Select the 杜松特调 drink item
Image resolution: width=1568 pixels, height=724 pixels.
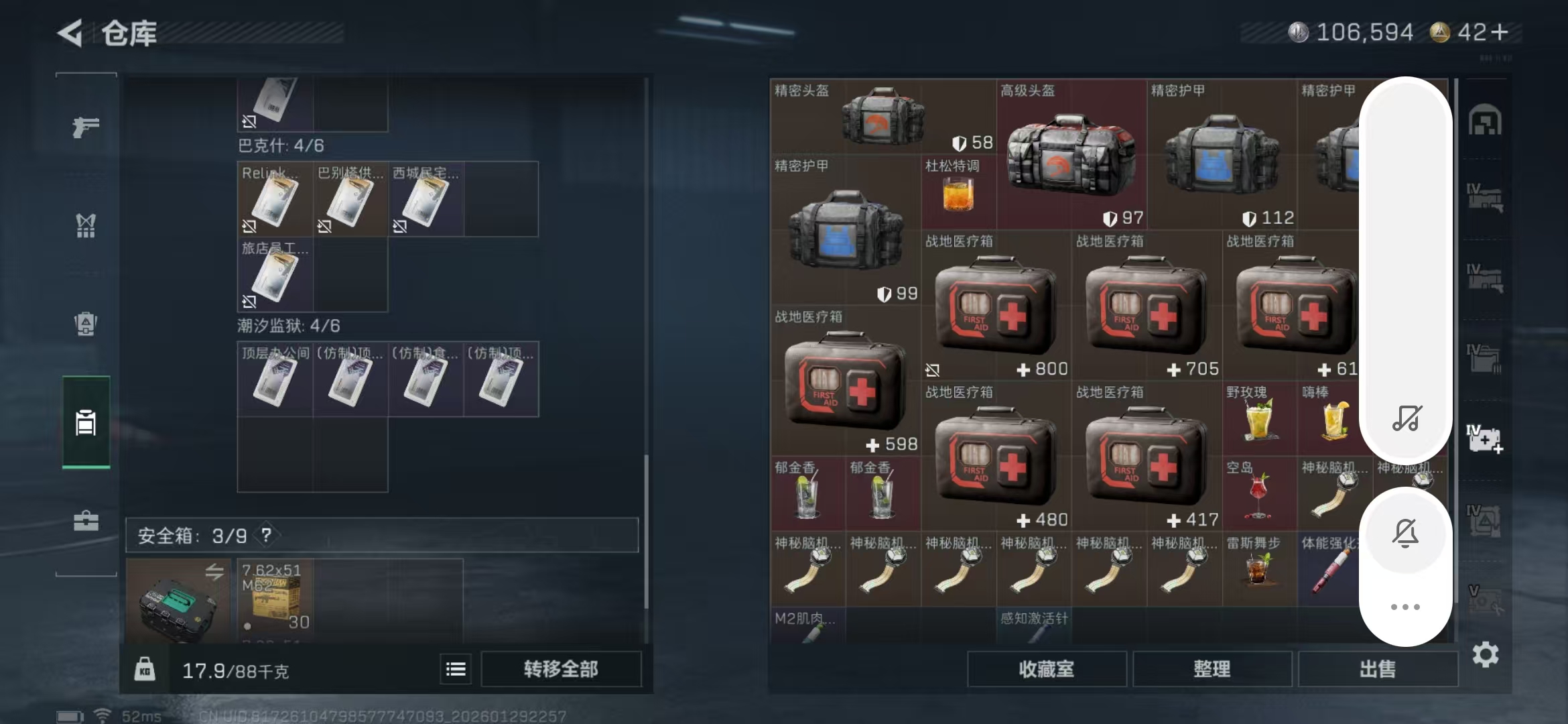point(958,194)
